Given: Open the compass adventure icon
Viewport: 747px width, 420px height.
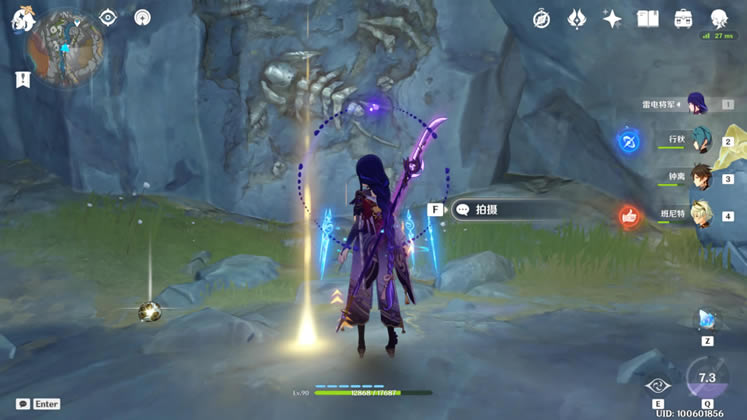Looking at the screenshot, I should pyautogui.click(x=542, y=19).
